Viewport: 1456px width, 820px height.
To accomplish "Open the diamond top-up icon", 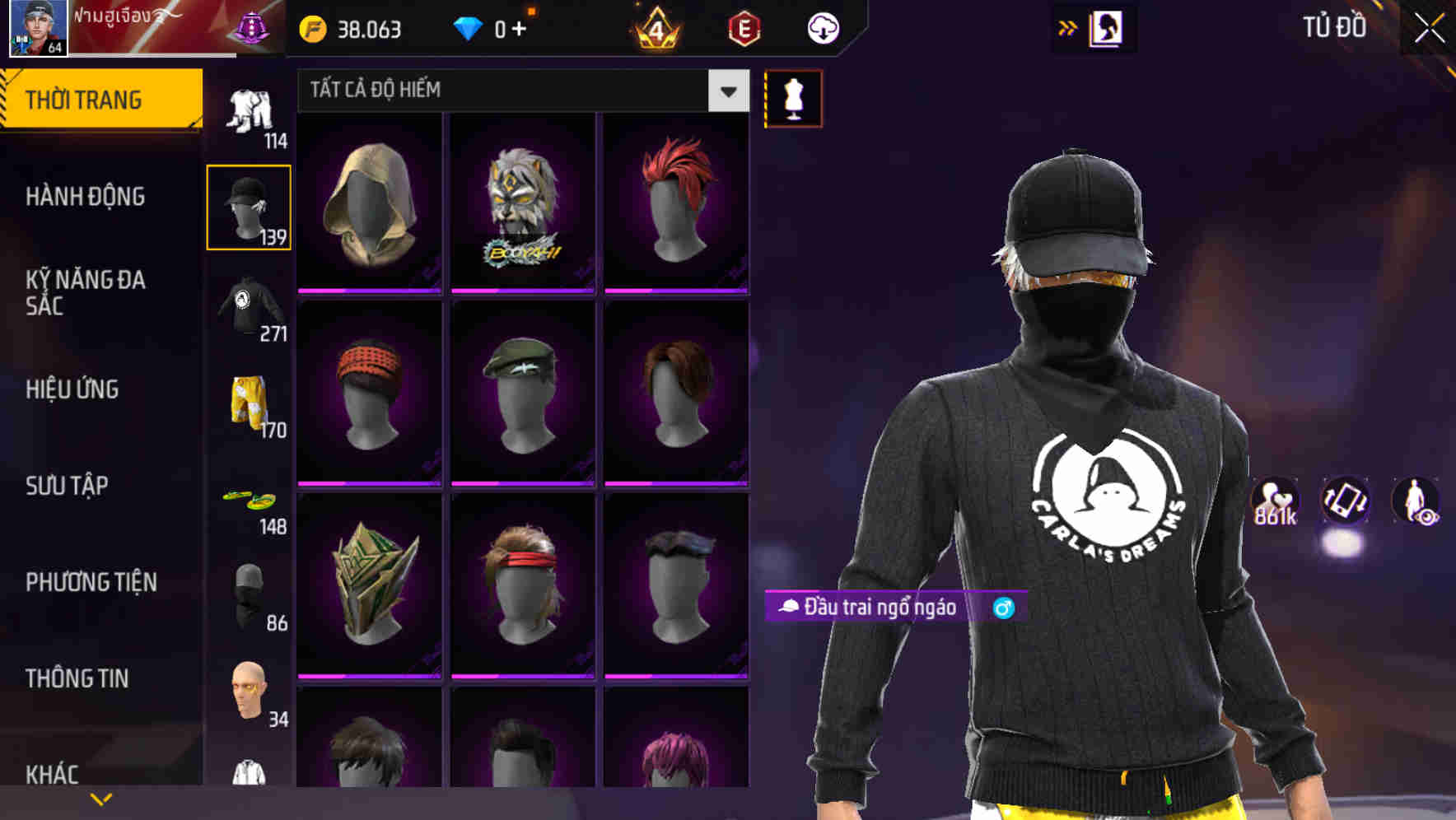I will click(x=468, y=28).
